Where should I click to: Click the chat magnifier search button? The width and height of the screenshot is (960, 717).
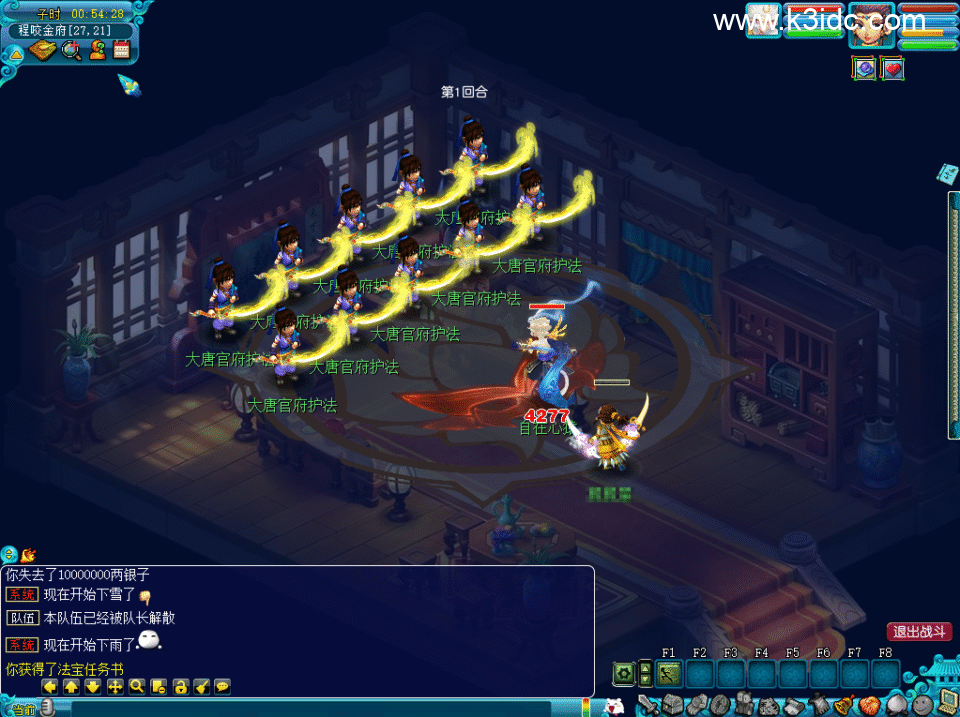pyautogui.click(x=137, y=687)
